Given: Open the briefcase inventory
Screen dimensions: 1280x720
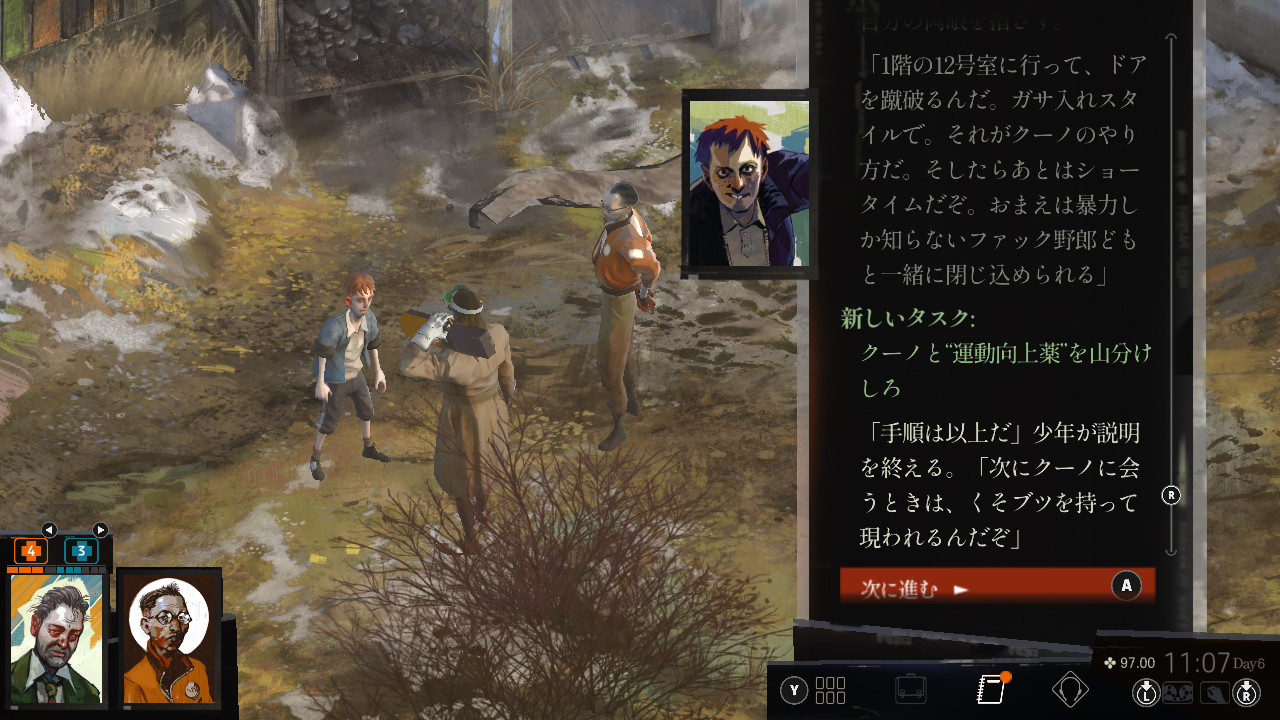Looking at the screenshot, I should (x=910, y=690).
